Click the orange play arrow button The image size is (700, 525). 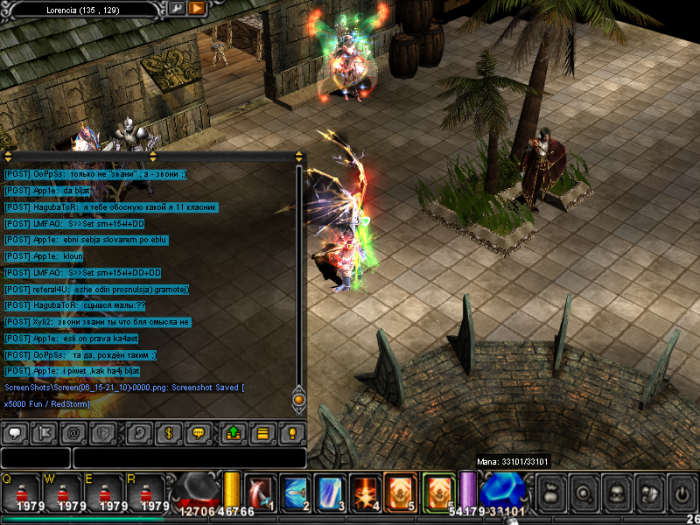[197, 9]
